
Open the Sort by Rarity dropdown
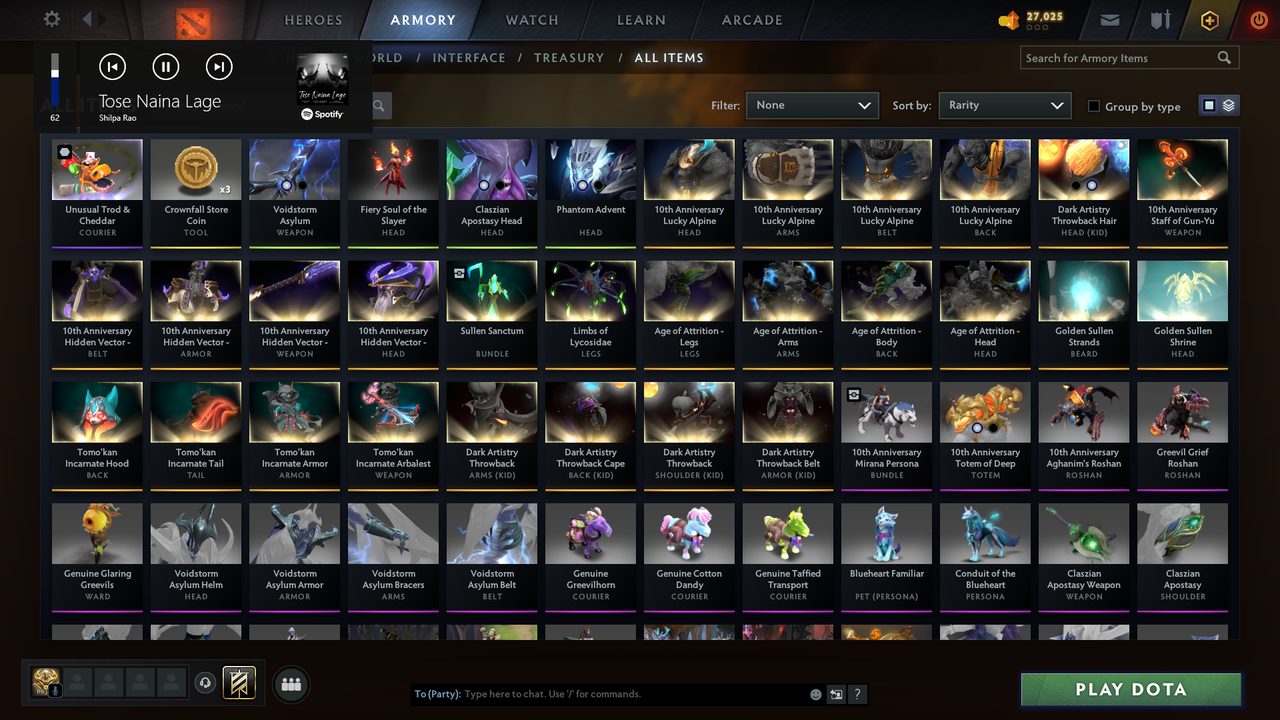pyautogui.click(x=1004, y=105)
